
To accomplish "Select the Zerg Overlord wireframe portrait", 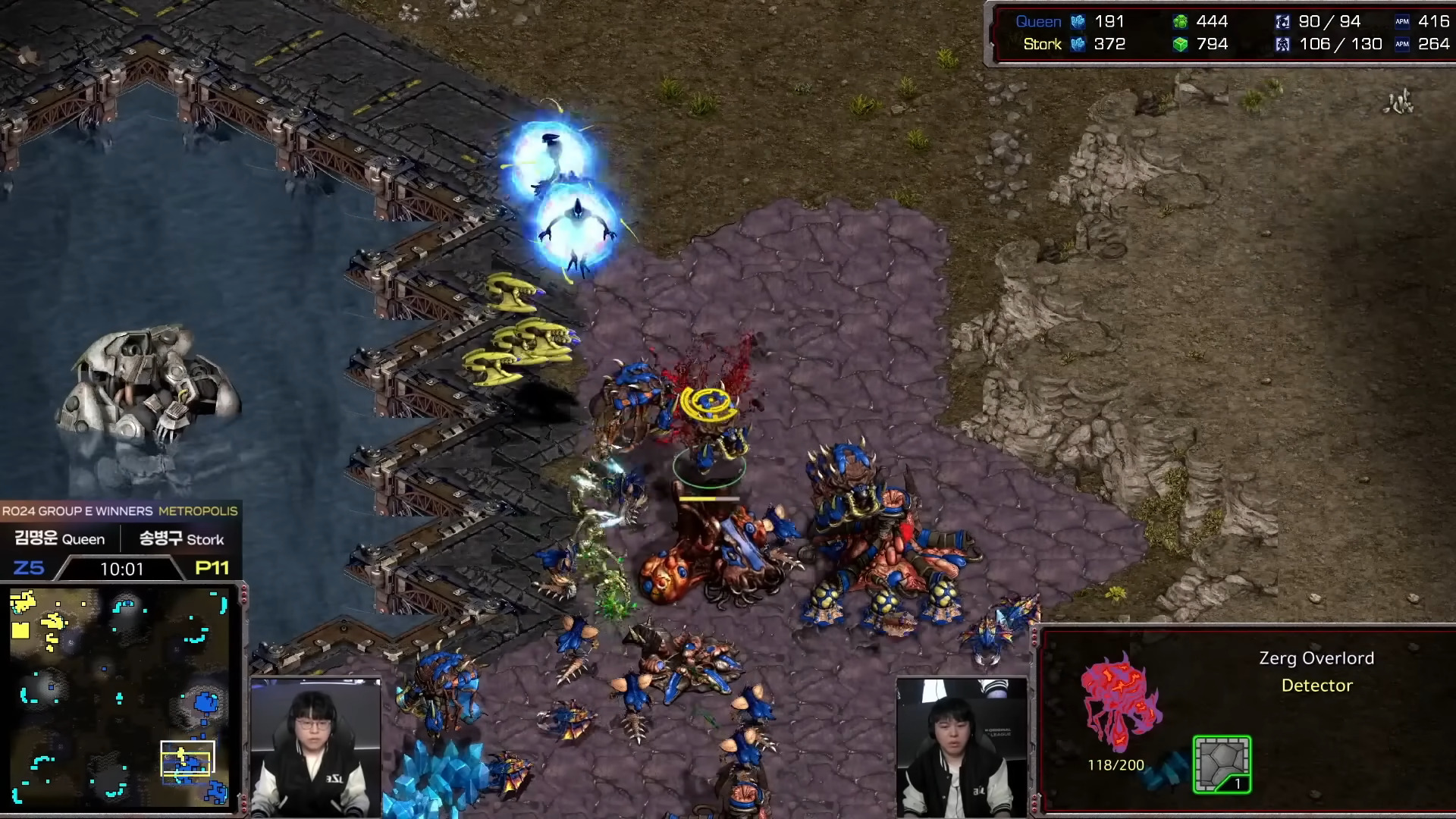I will click(1120, 704).
